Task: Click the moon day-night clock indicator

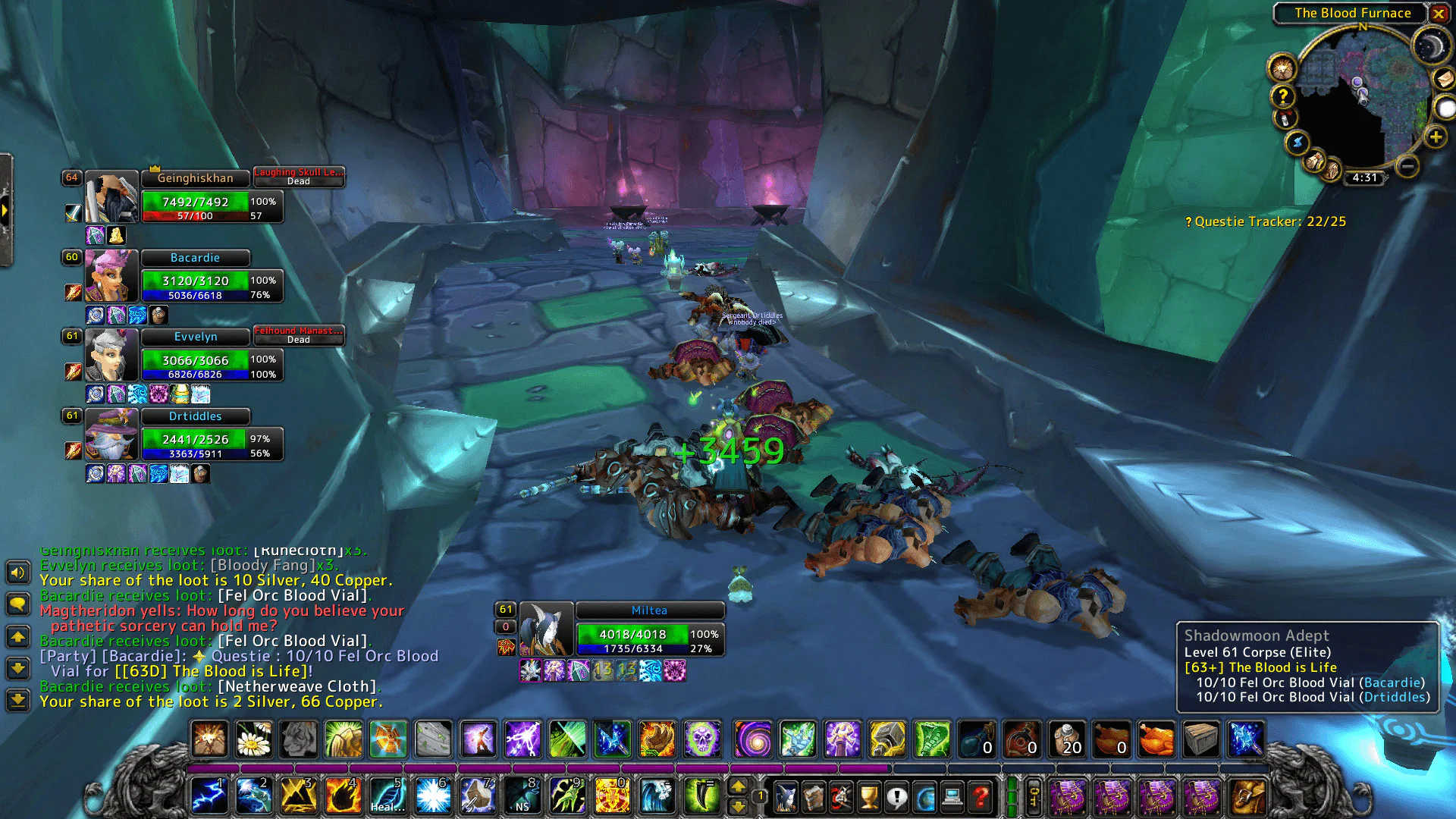Action: coord(1430,47)
